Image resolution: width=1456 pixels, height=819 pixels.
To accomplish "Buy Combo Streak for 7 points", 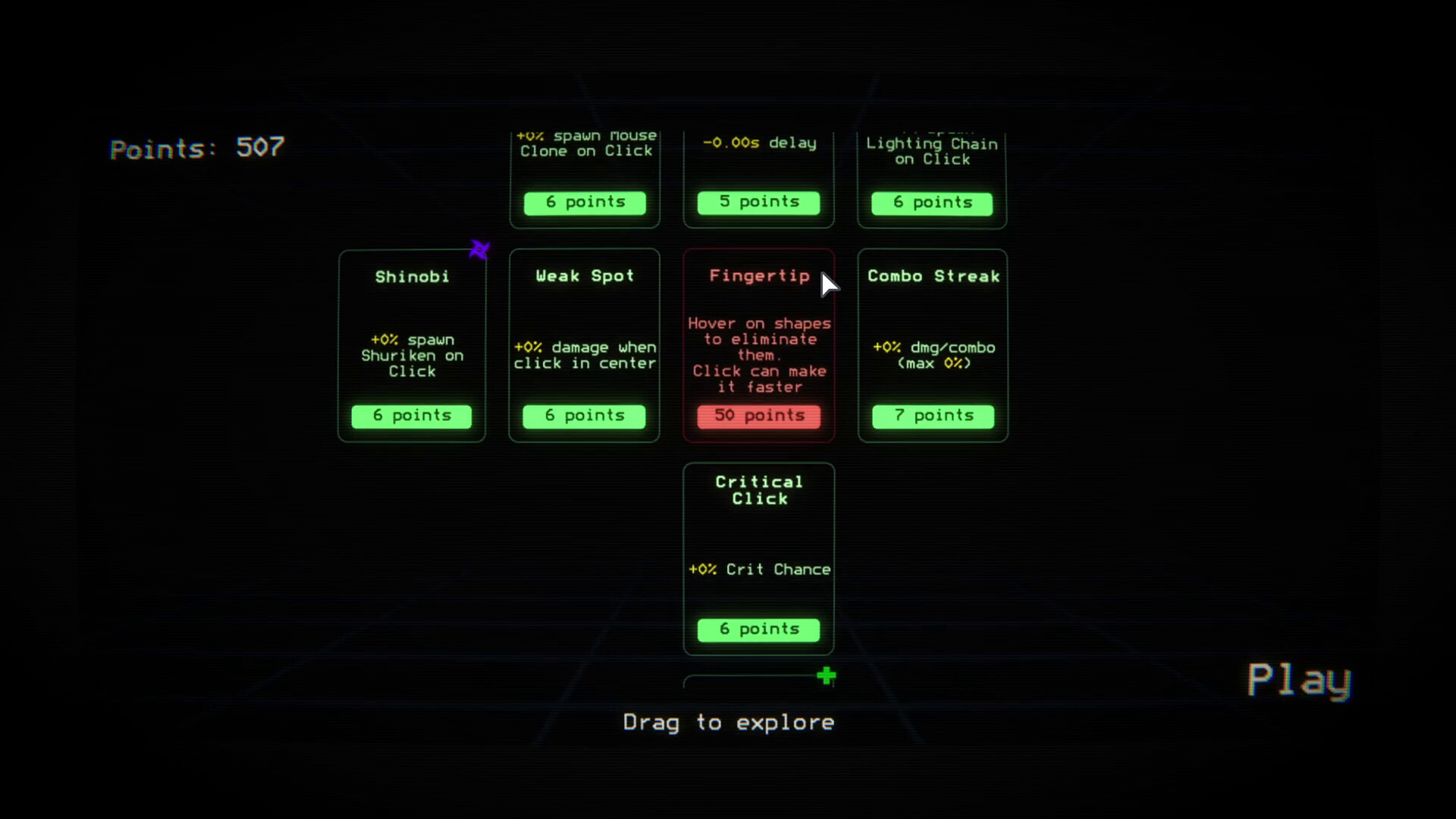I will (x=933, y=416).
